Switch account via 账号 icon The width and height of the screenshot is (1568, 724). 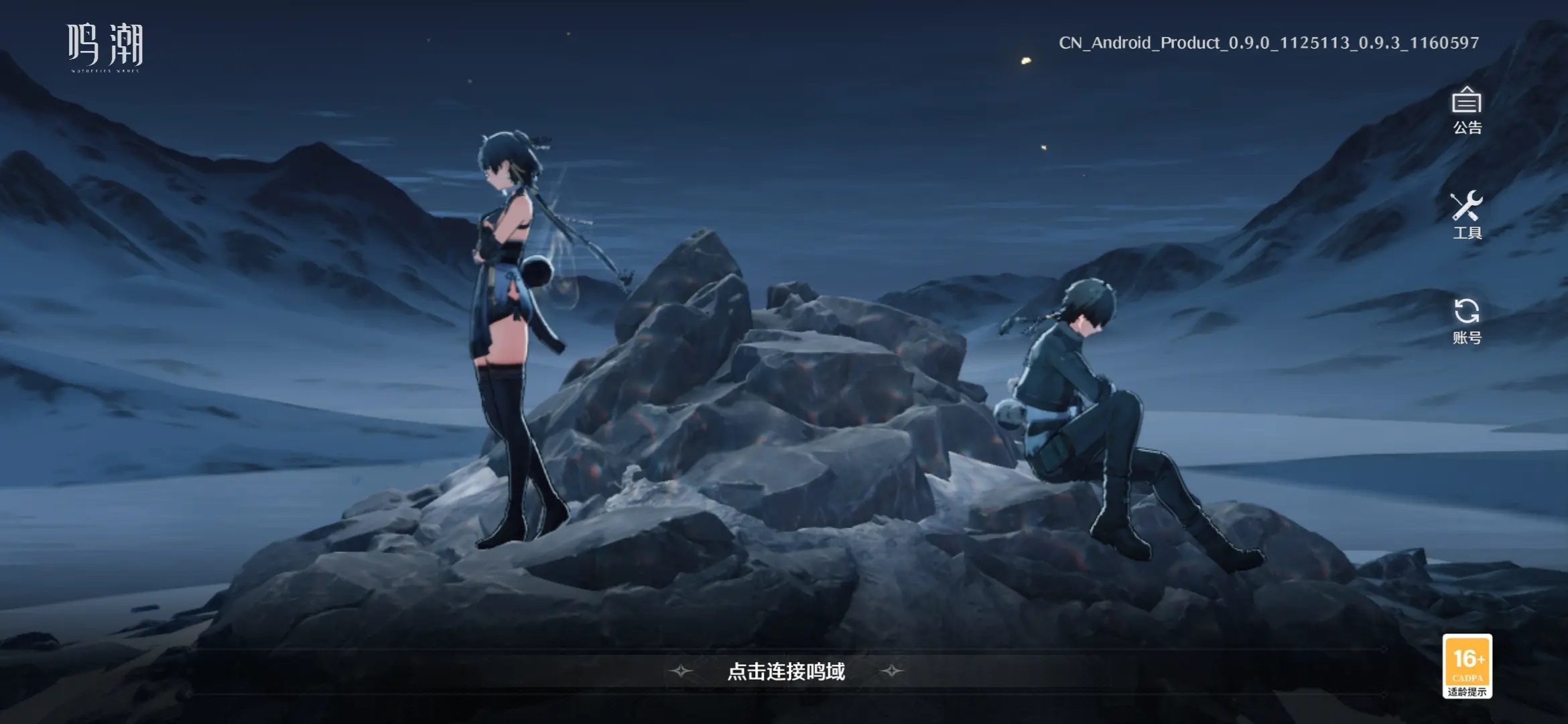click(x=1466, y=320)
